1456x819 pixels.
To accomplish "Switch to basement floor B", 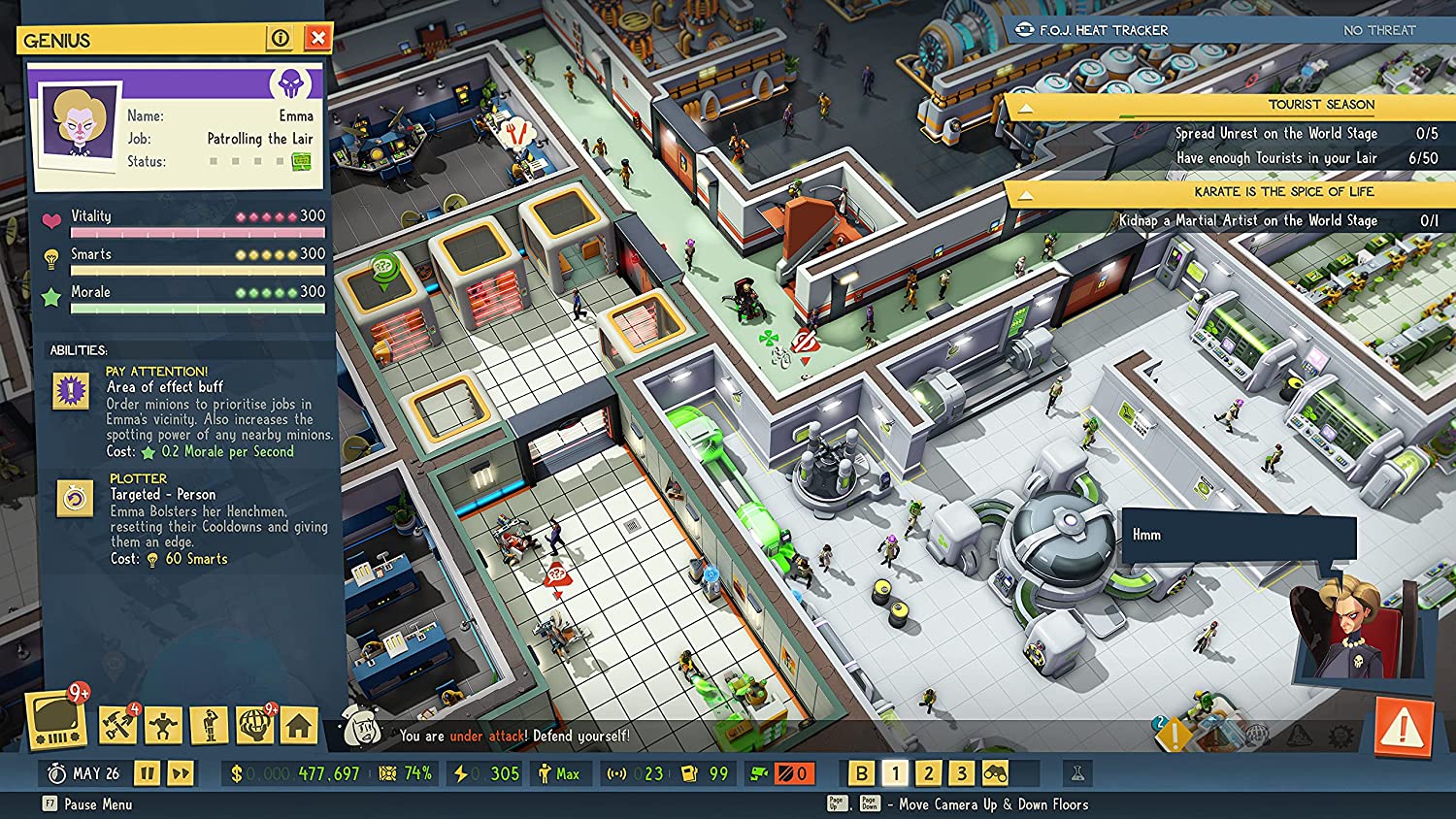I will click(x=863, y=773).
